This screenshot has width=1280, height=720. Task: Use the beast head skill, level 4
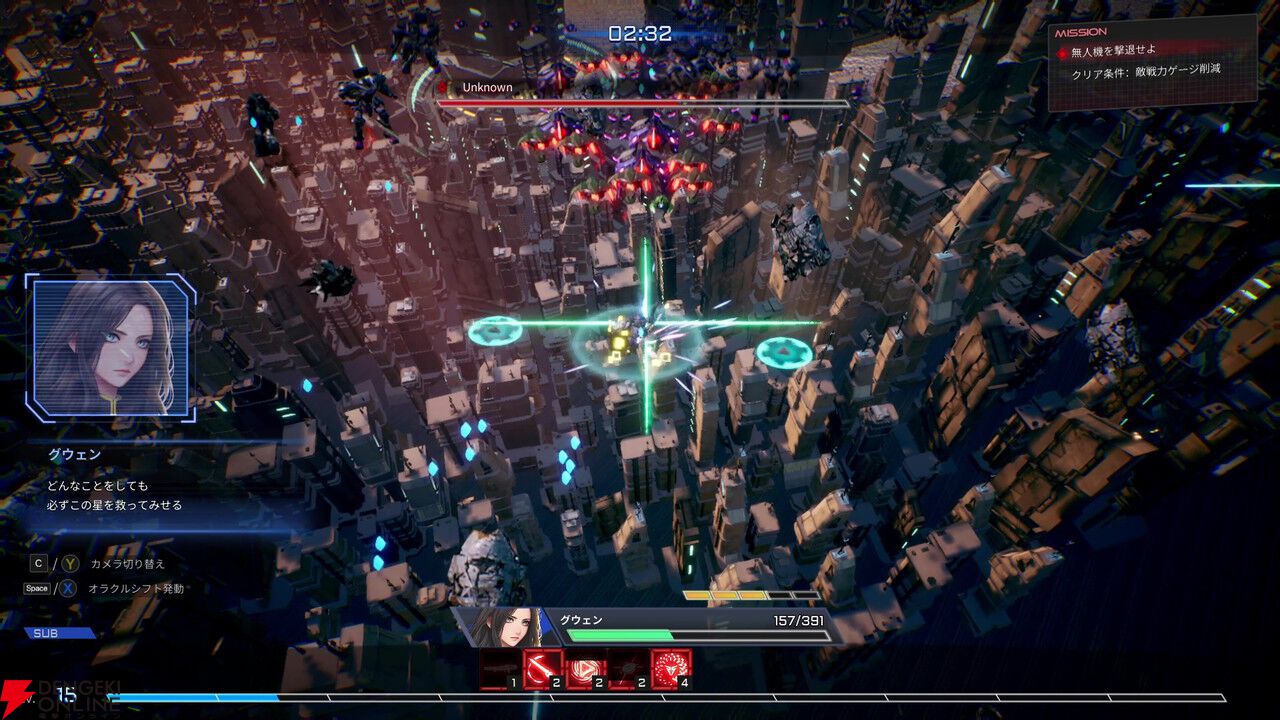pos(671,668)
